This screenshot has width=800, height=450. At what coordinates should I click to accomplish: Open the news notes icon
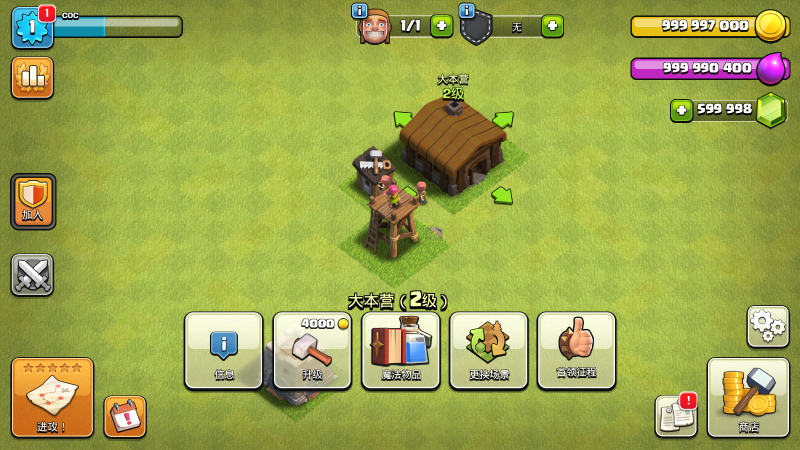(675, 416)
